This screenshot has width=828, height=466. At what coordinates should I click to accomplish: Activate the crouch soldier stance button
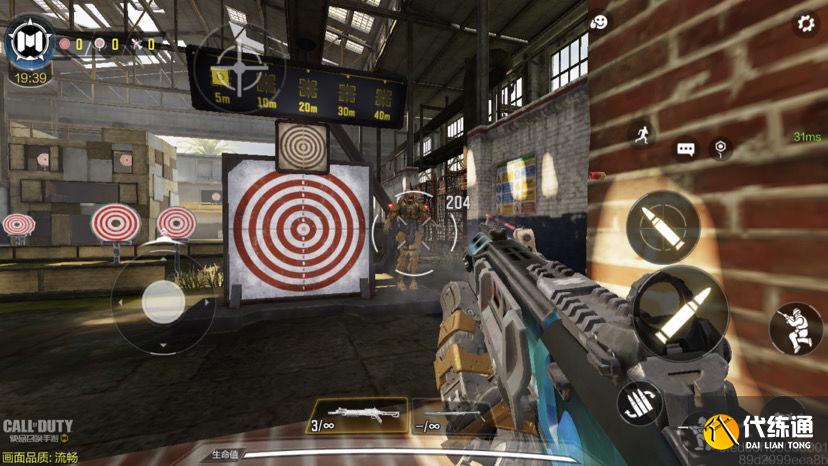[797, 327]
